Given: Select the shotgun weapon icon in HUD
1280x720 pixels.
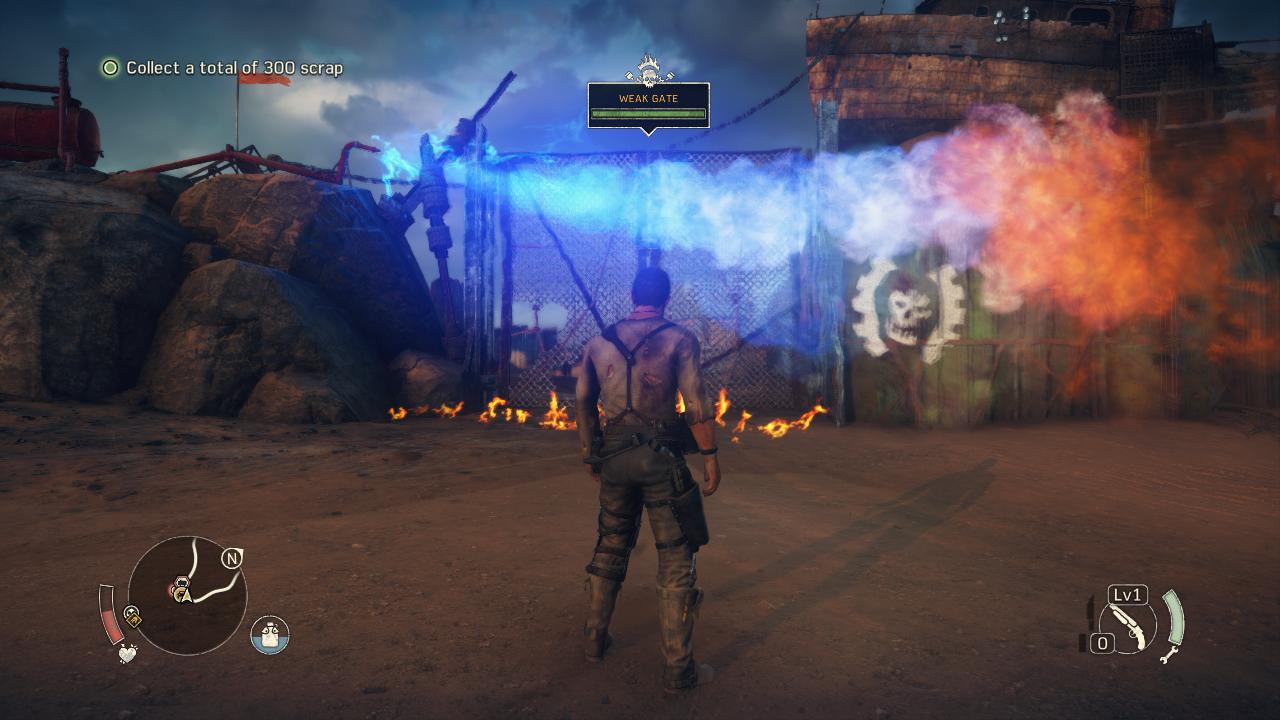Looking at the screenshot, I should pos(1130,625).
